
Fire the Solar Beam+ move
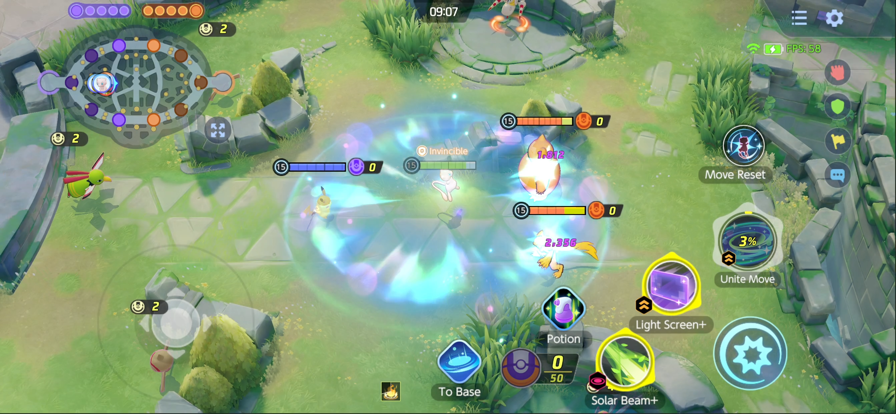(x=624, y=363)
